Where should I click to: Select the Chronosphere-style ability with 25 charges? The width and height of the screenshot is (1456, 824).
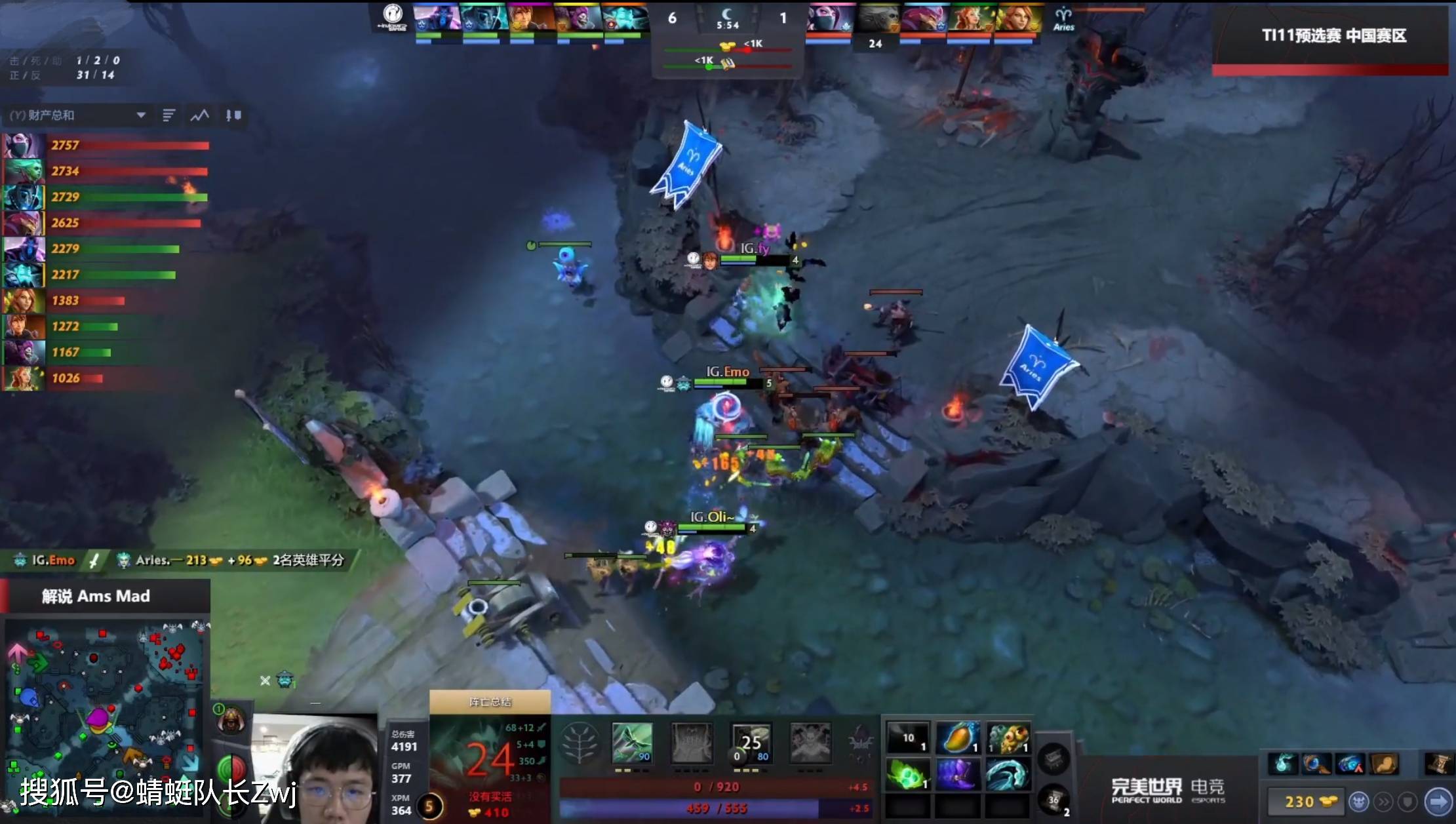click(751, 744)
